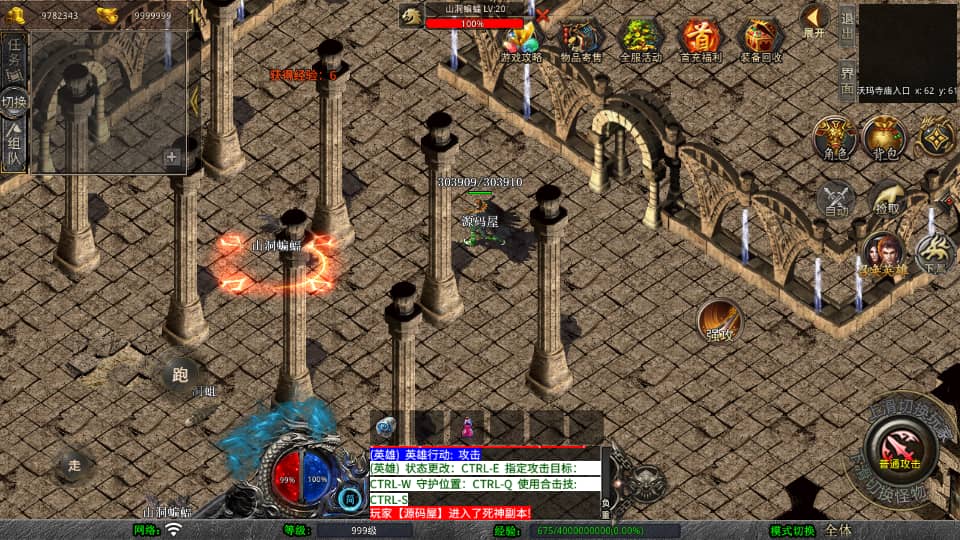This screenshot has width=960, height=540.
Task: Click the 界面 interface button
Action: [x=846, y=80]
